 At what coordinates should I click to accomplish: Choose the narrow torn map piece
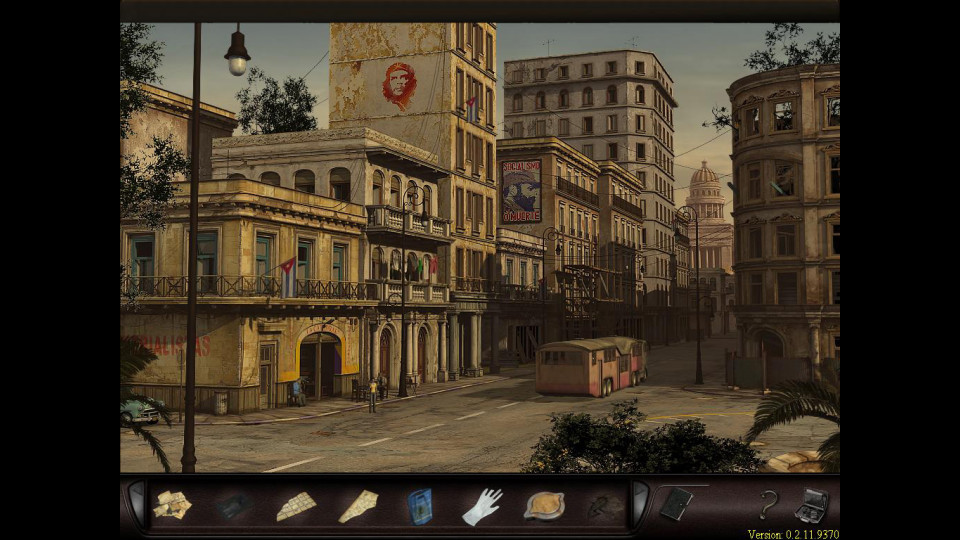pos(358,506)
